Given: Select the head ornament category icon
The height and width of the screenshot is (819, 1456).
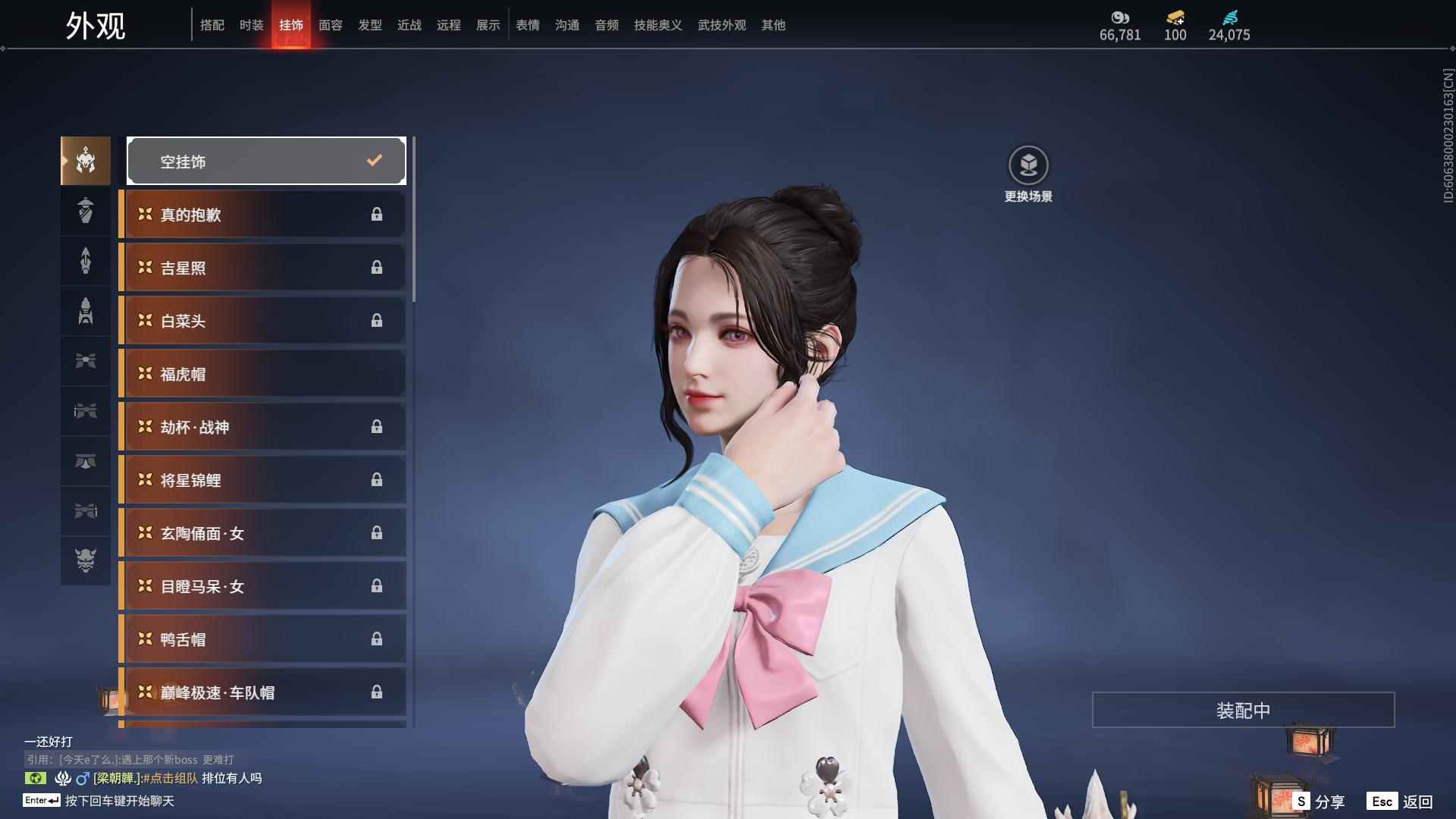Looking at the screenshot, I should pos(85,160).
